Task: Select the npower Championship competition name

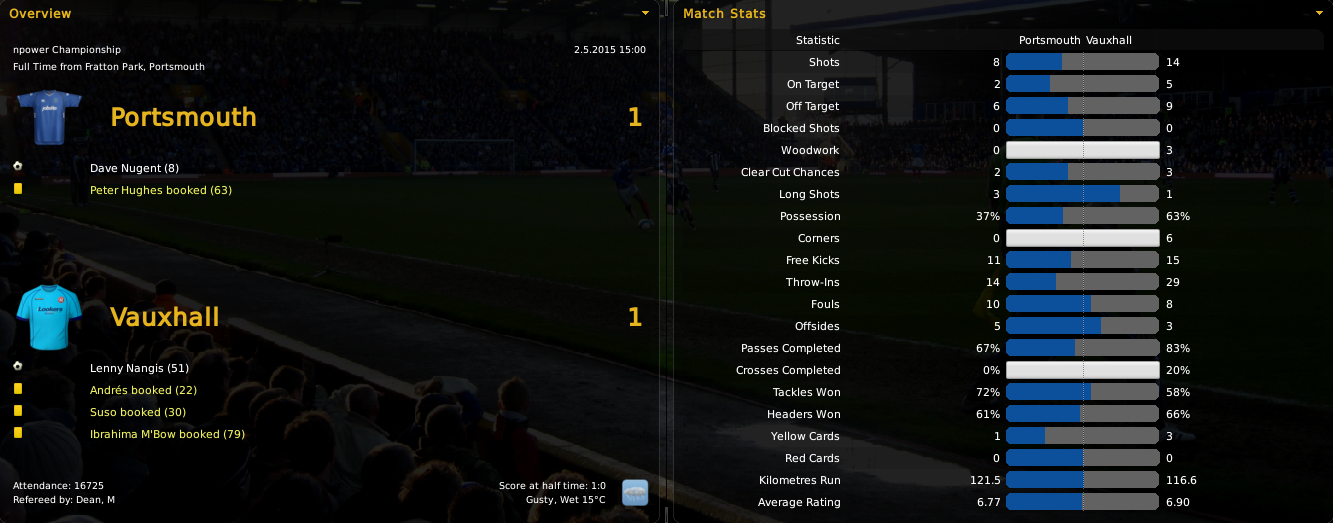Action: click(67, 49)
